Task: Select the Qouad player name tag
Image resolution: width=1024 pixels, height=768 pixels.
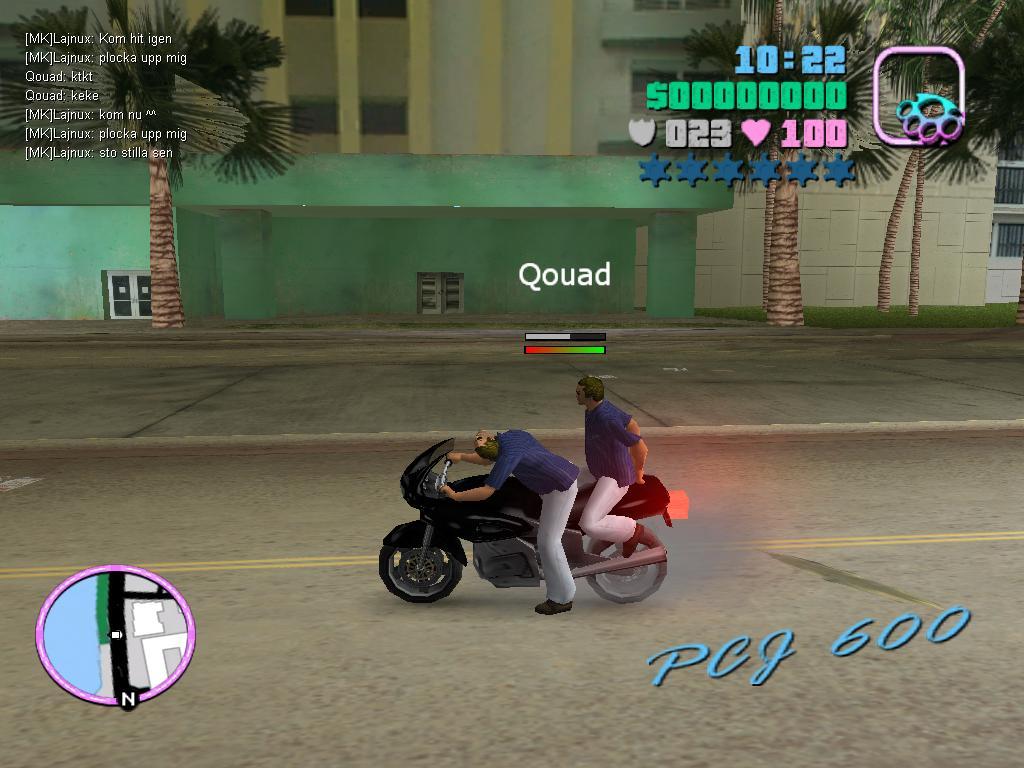Action: [564, 275]
